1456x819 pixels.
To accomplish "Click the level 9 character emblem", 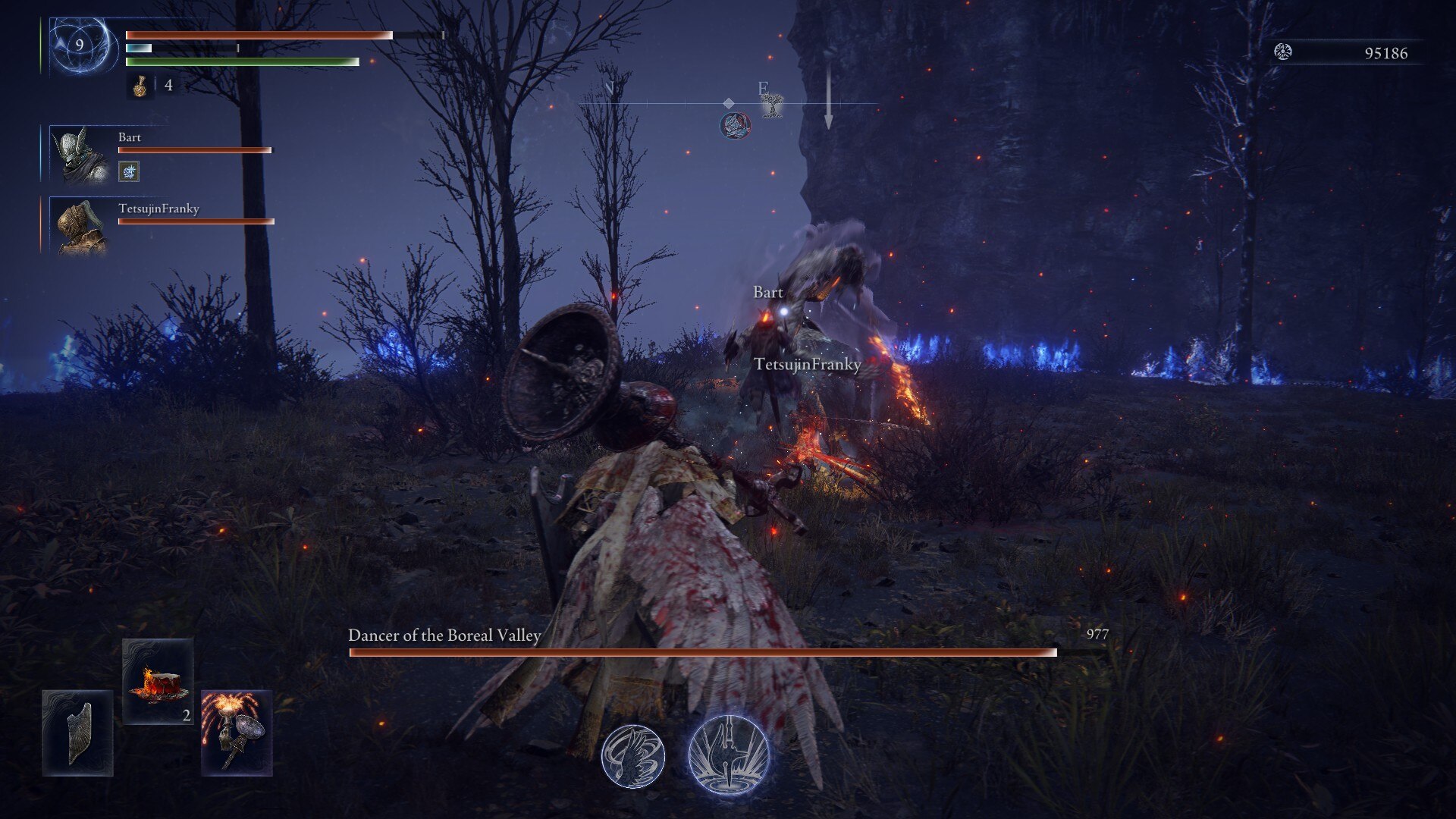I will point(80,45).
